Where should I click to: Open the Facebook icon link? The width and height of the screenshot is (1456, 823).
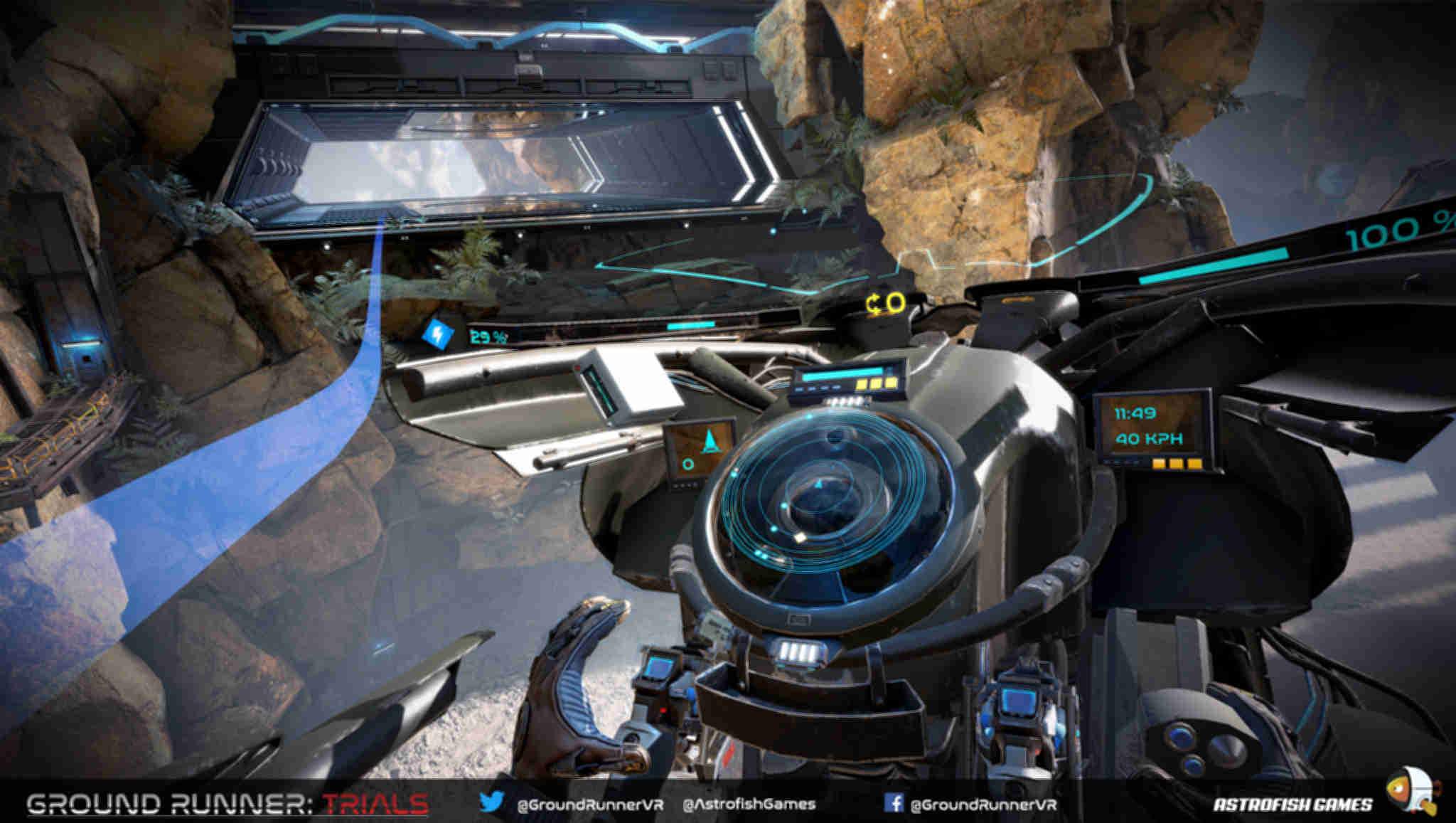[x=894, y=803]
